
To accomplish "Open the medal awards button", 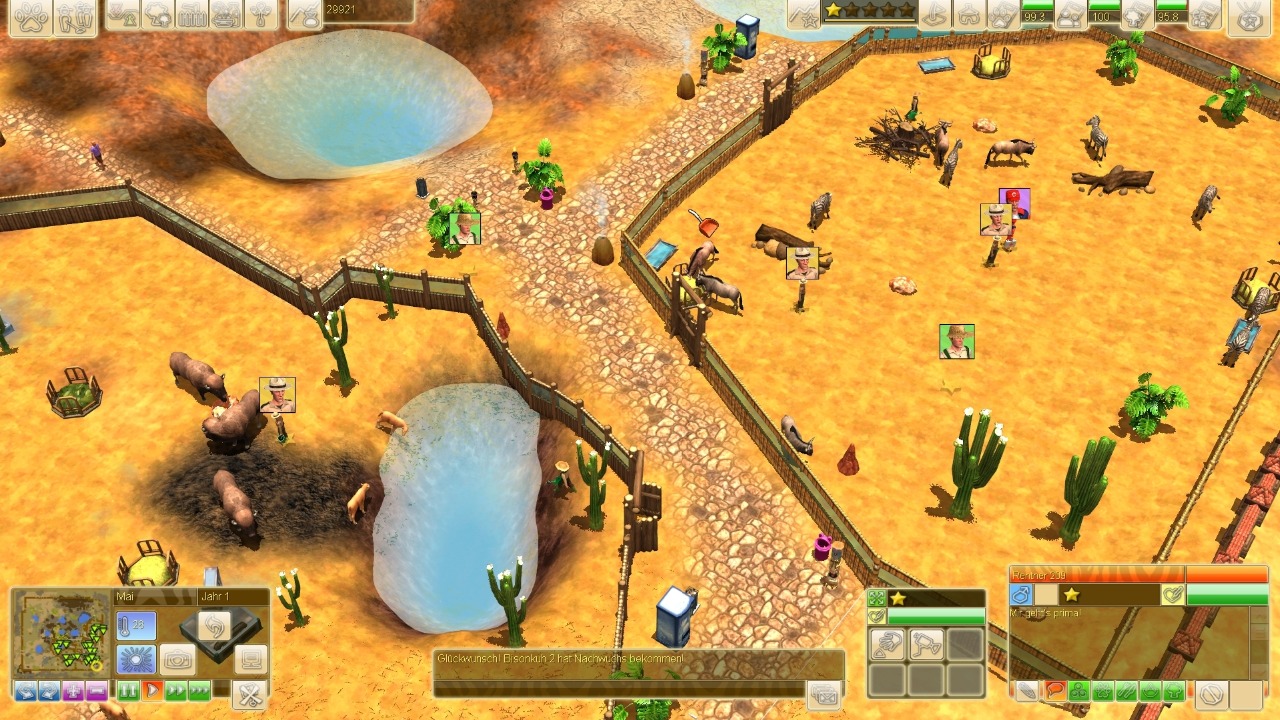I will [x=1247, y=17].
